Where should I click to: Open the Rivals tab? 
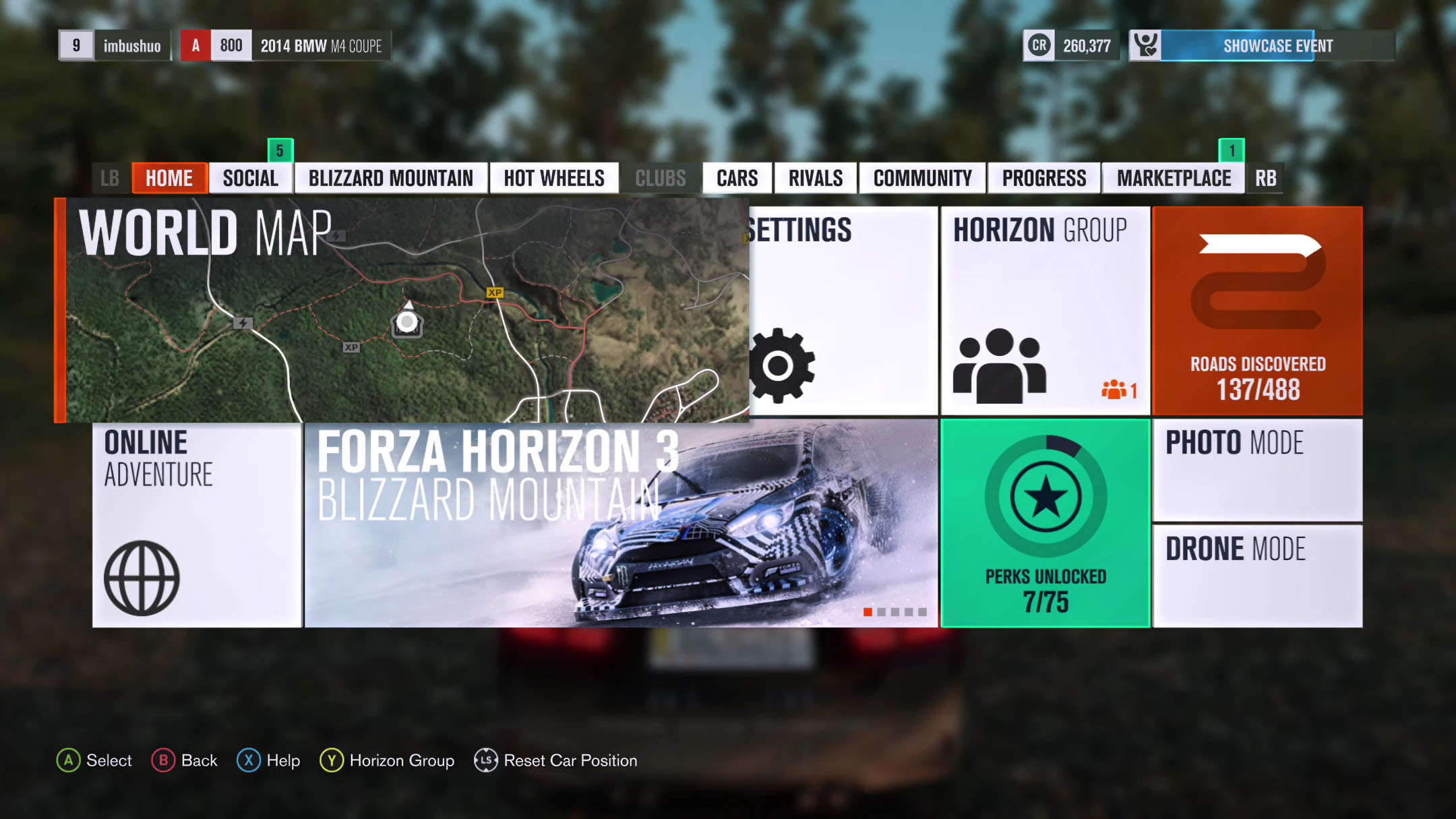(x=815, y=179)
